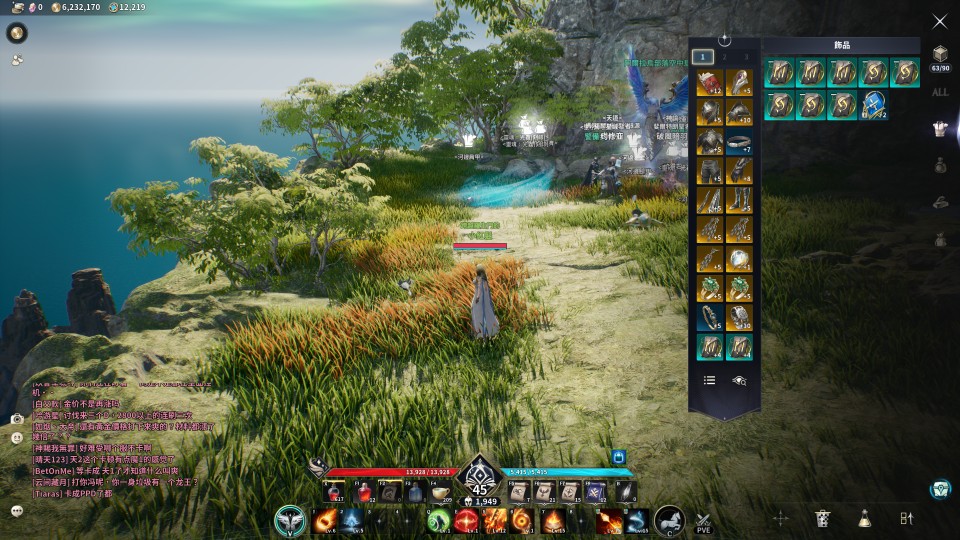Toggle the PVE crossed-swords mode button
Viewport: 960px width, 540px height.
703,520
